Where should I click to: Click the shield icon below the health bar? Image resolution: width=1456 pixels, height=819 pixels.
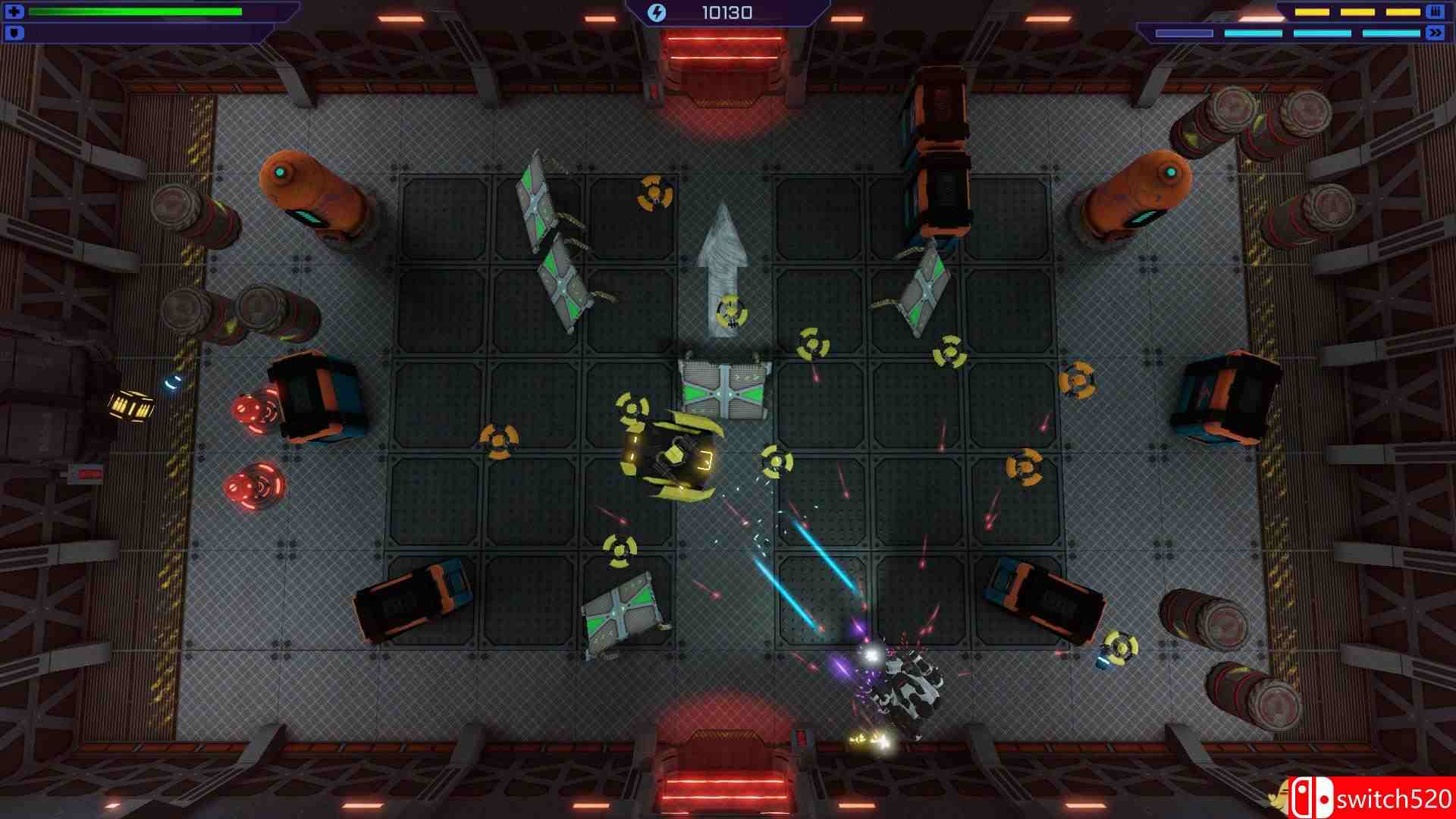point(14,31)
